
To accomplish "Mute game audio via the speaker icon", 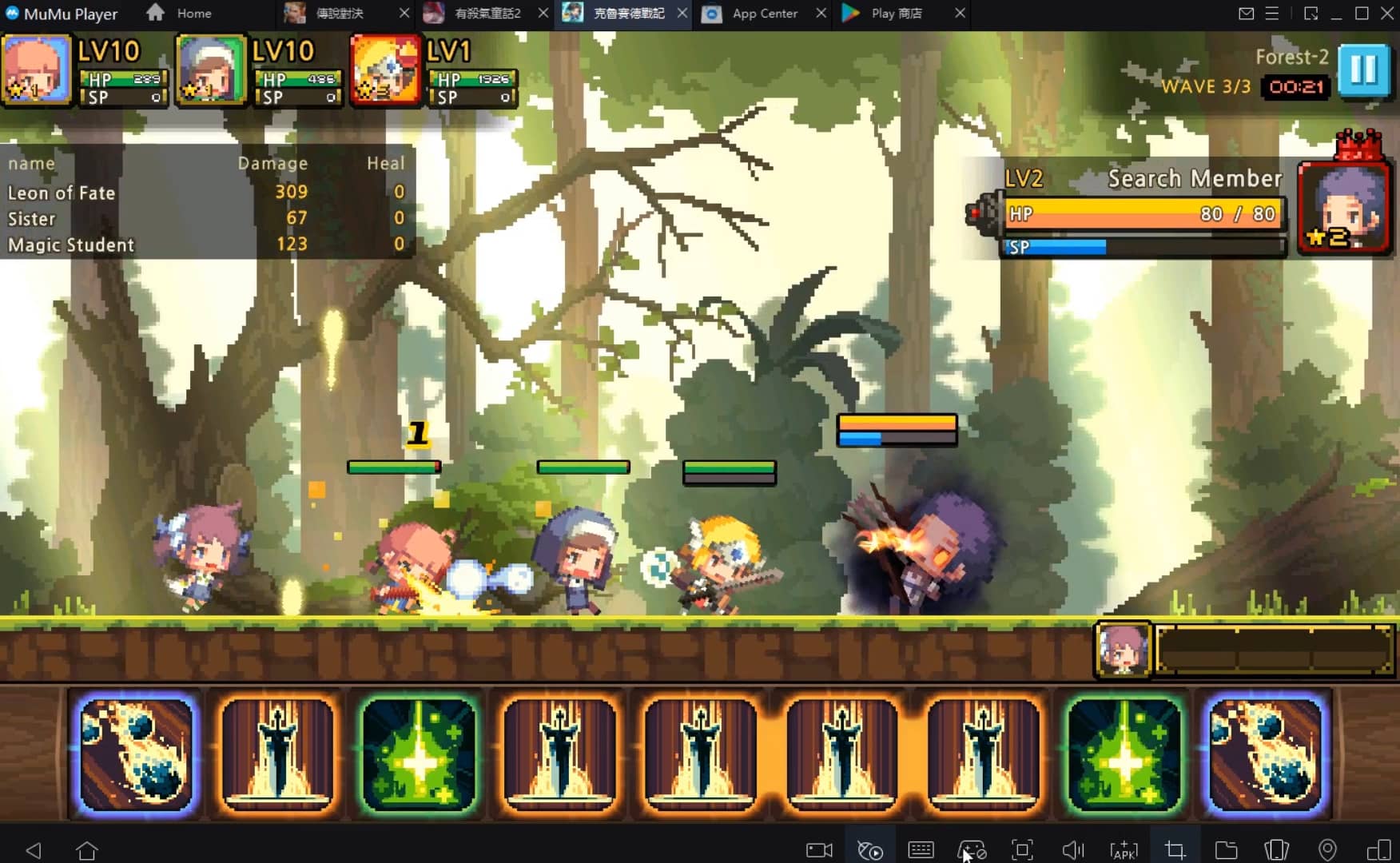I will [x=1071, y=849].
